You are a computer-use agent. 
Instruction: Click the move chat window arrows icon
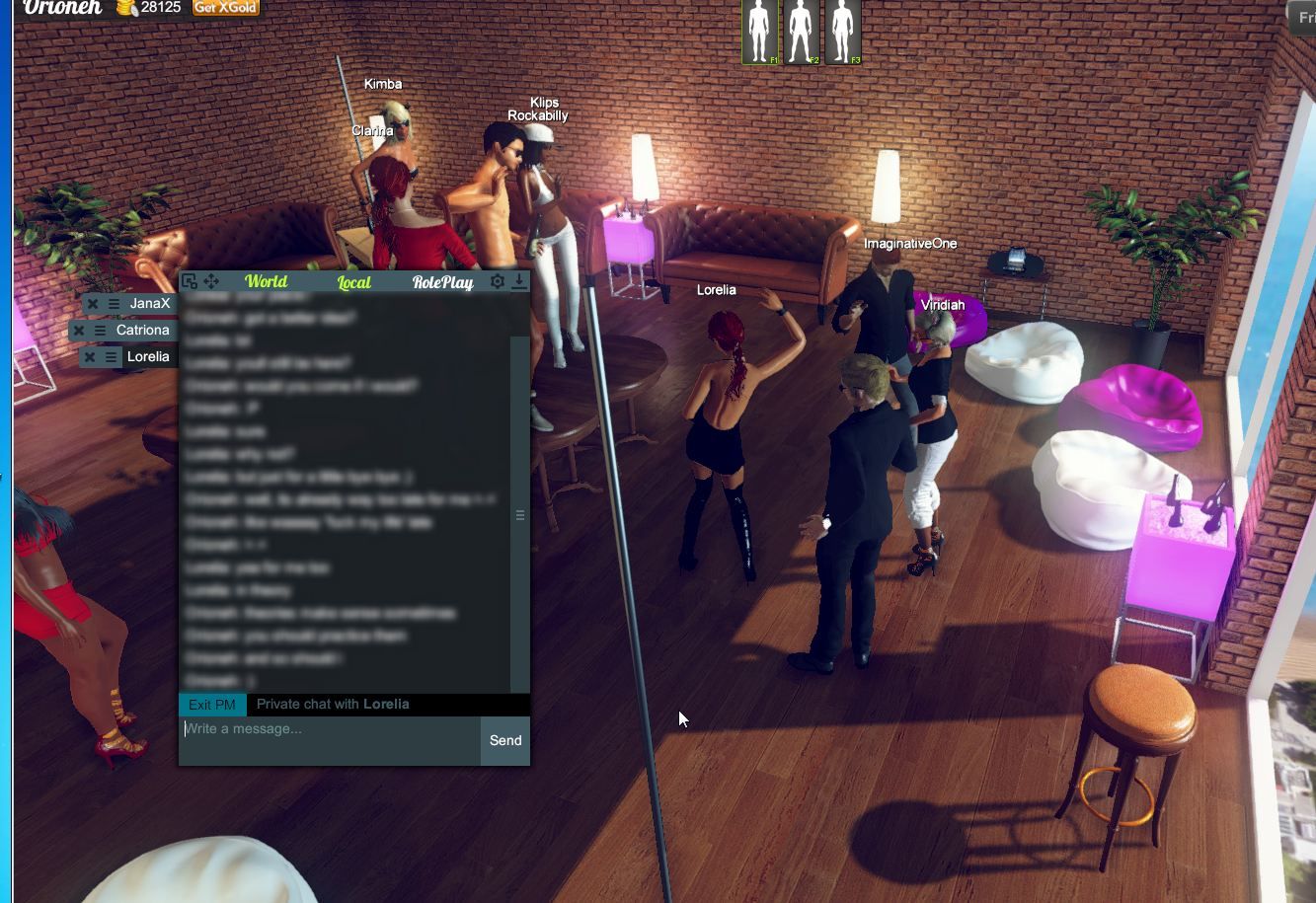[x=210, y=280]
